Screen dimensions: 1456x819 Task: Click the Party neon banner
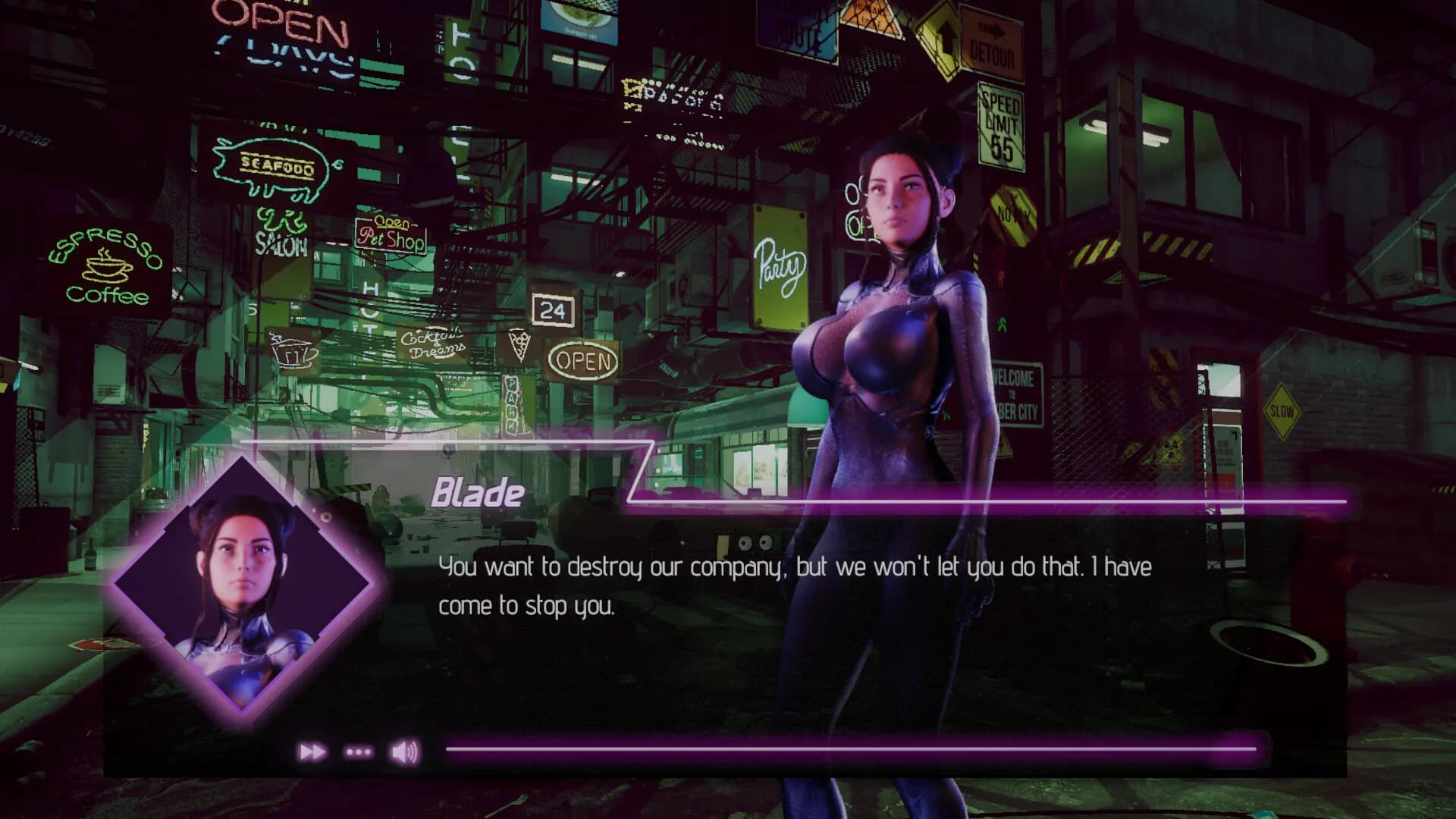pos(779,263)
